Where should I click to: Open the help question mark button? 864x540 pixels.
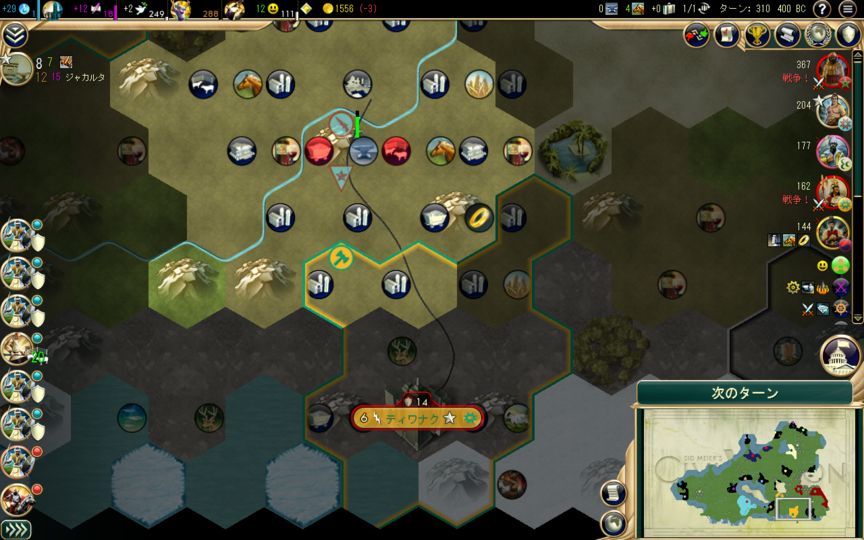pos(820,9)
